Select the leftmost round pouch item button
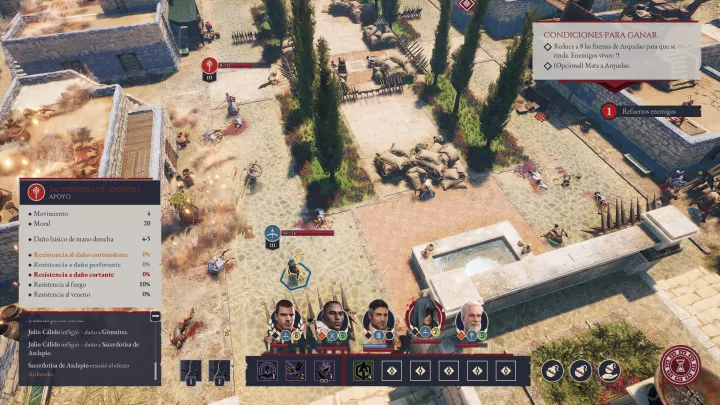Image resolution: width=720 pixels, height=405 pixels. (553, 370)
